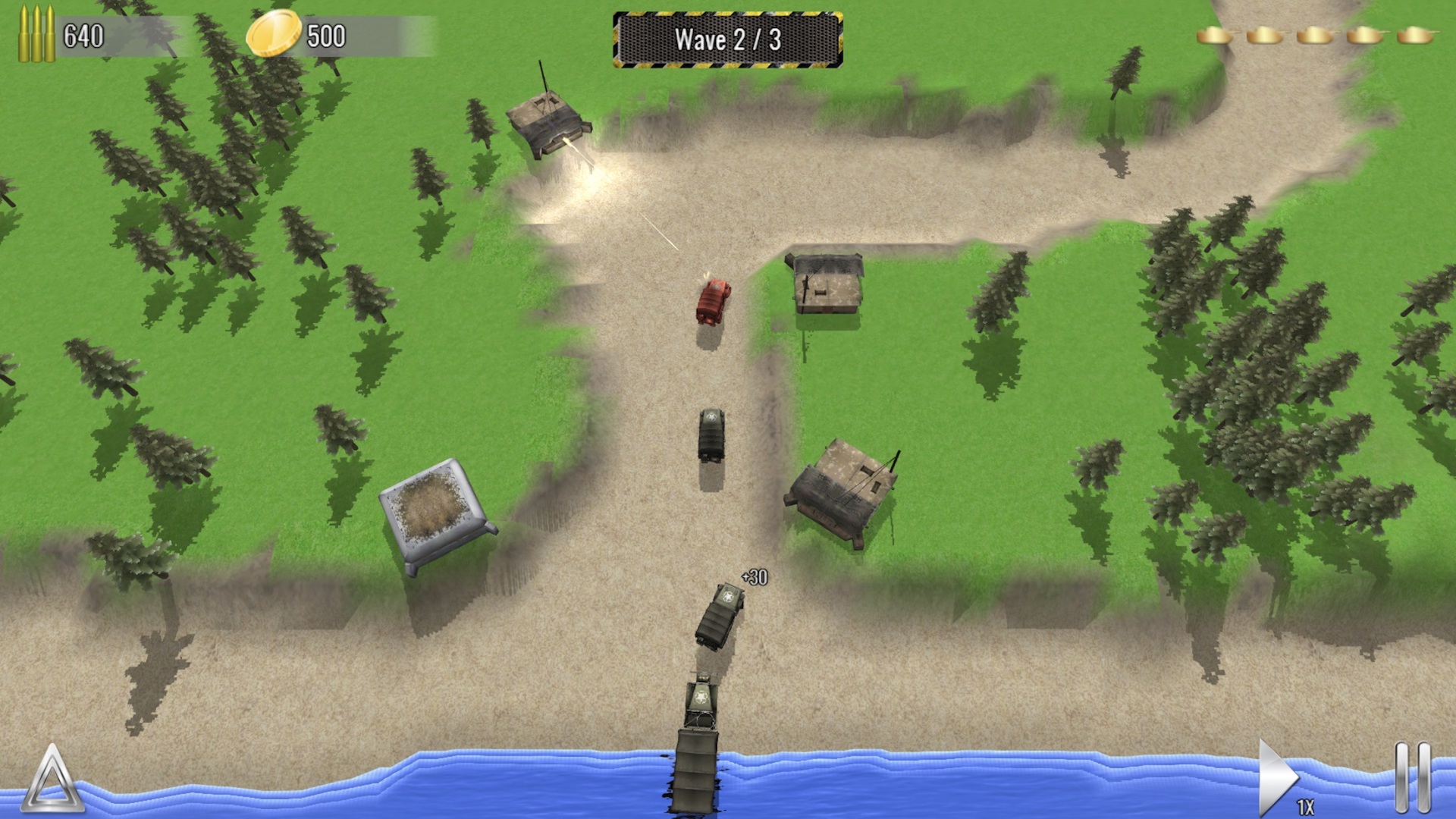
Task: Click the first gold tank life icon
Action: coord(1214,35)
